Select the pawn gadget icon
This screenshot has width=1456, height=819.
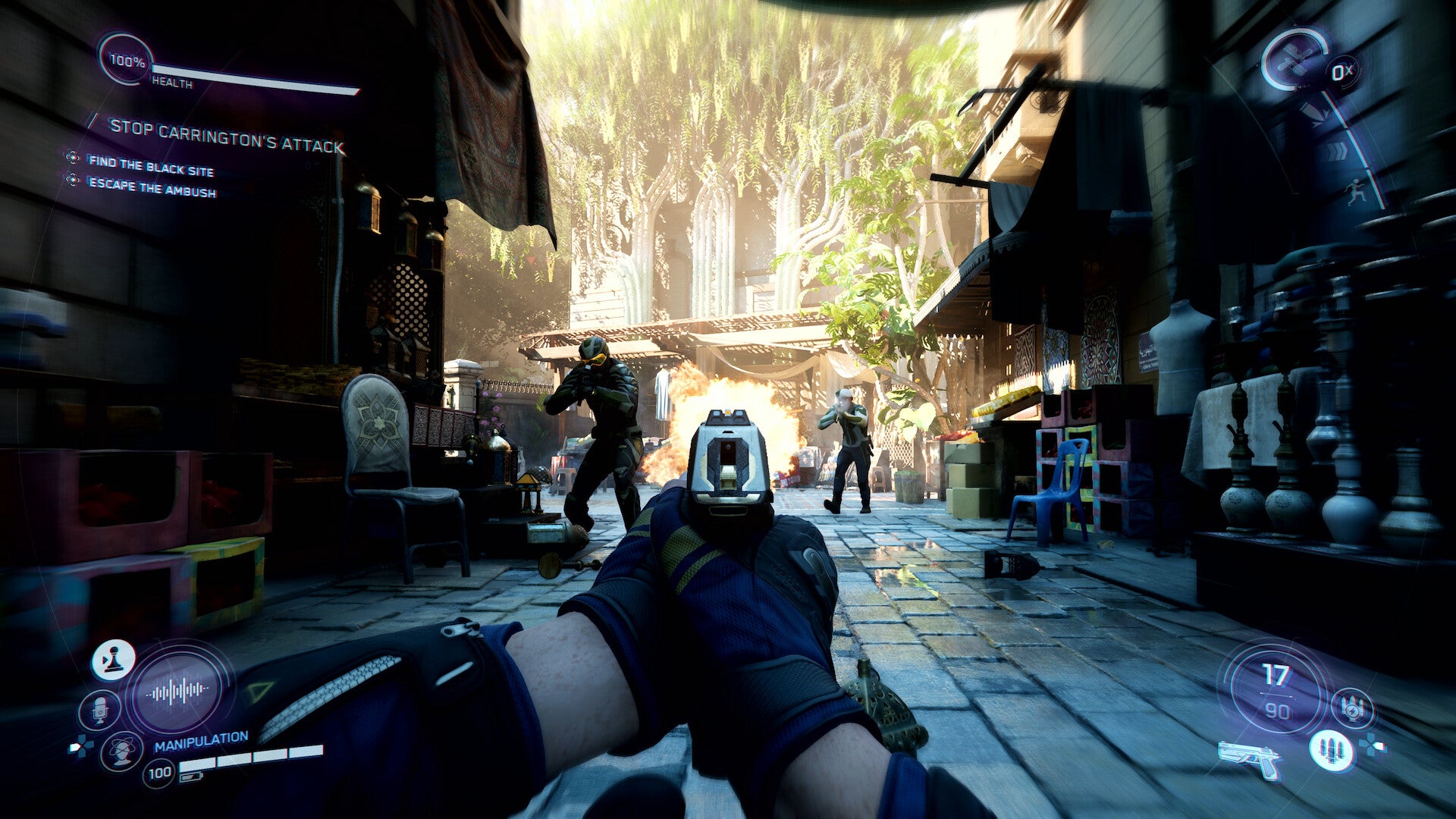pyautogui.click(x=113, y=661)
